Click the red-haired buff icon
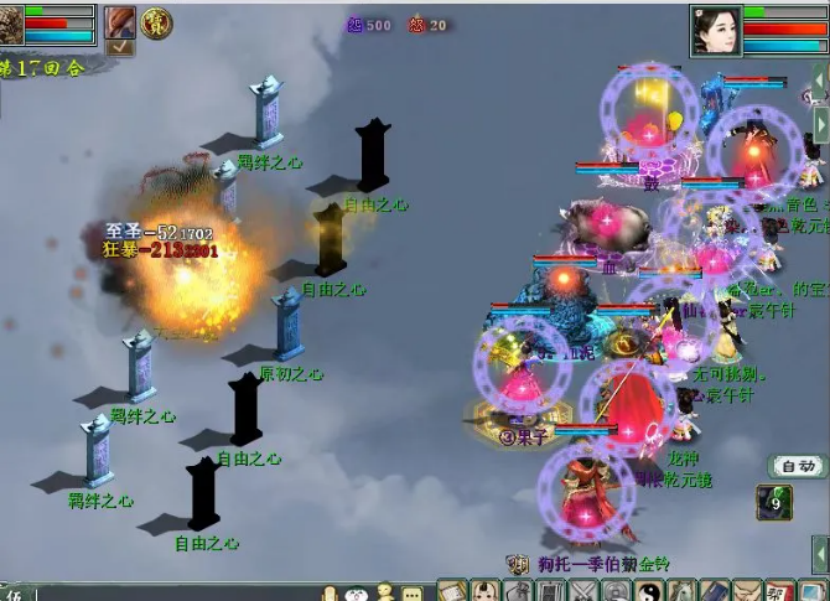Screen dimensions: 831x601 119,21
